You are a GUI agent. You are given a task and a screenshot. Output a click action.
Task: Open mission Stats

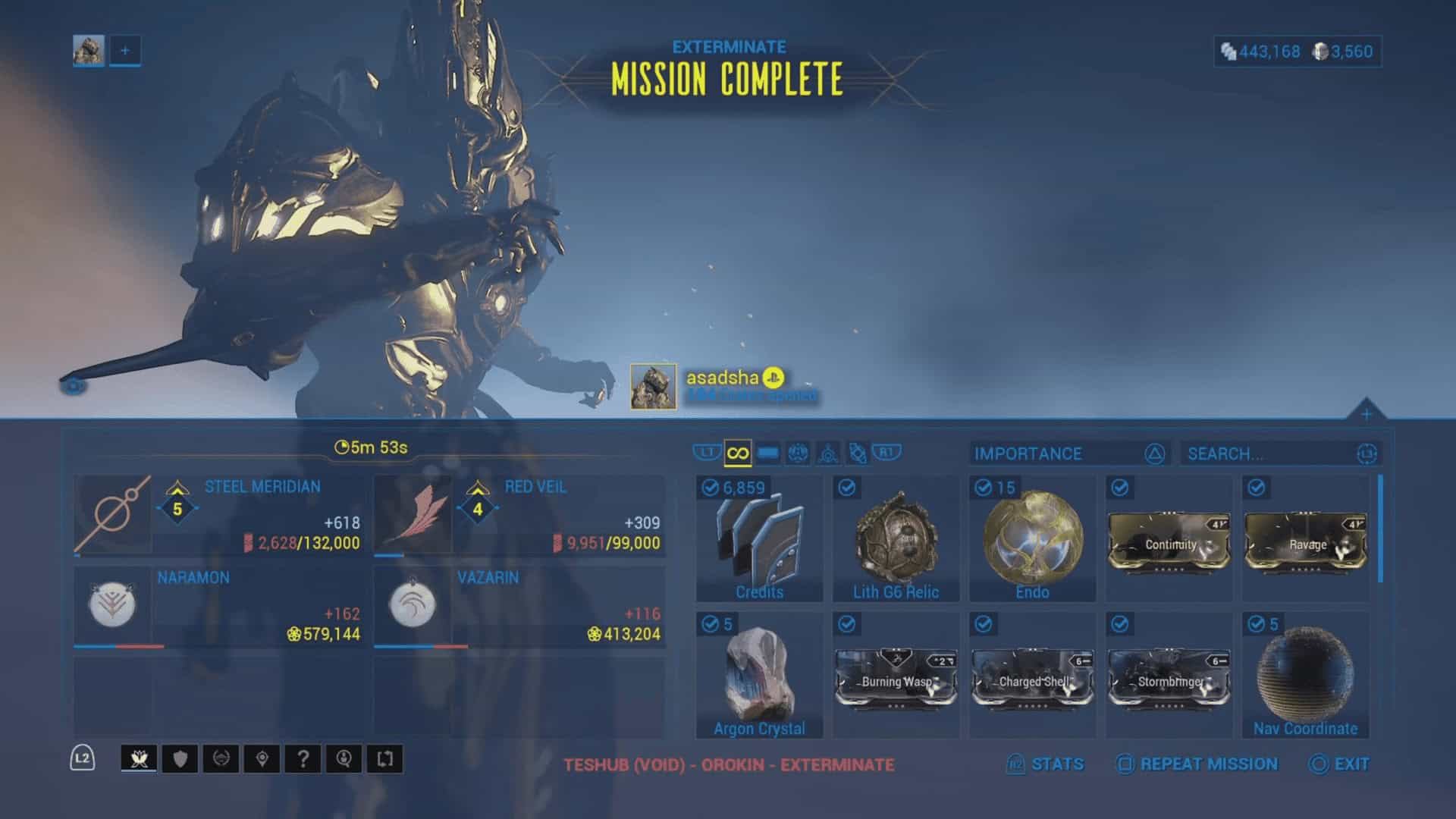point(1046,764)
